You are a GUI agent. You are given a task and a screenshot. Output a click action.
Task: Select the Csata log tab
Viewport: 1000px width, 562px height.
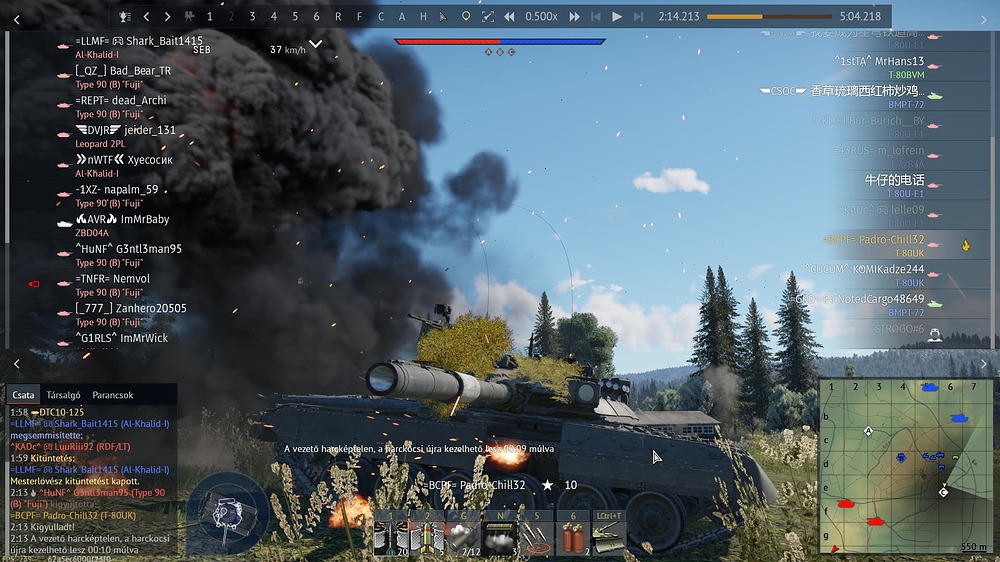click(x=23, y=395)
